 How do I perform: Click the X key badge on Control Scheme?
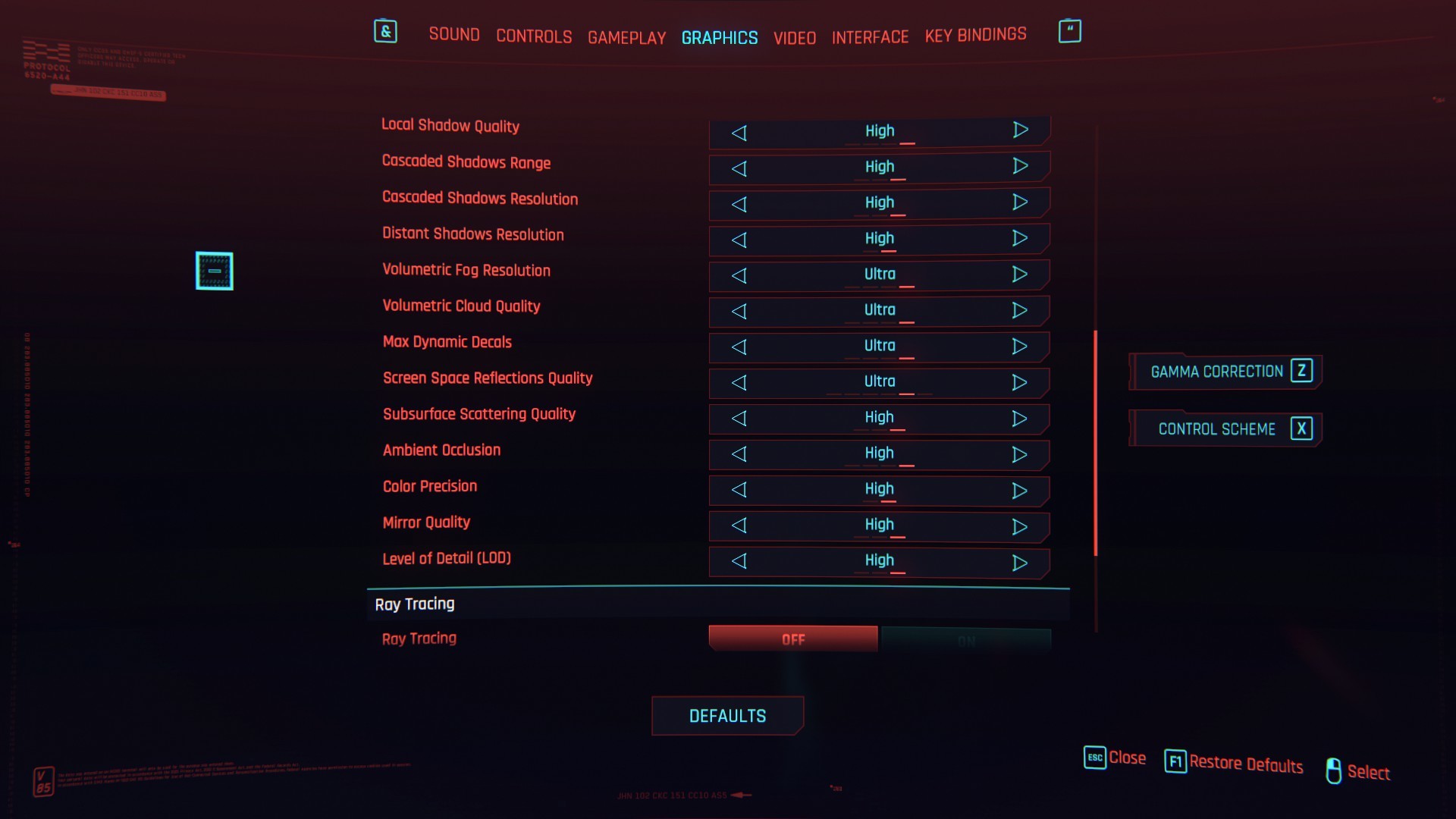pyautogui.click(x=1302, y=428)
